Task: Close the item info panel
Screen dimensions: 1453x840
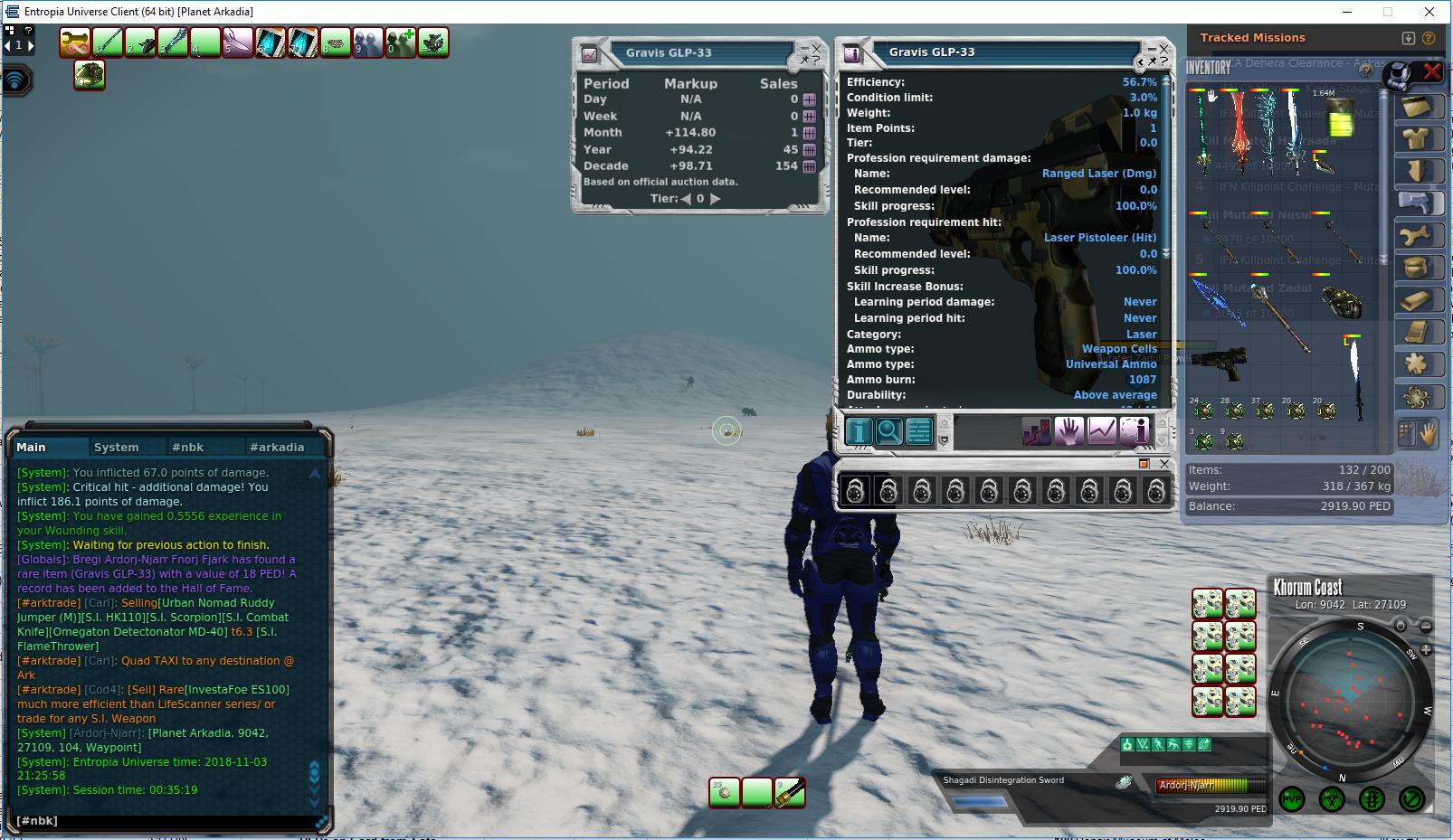Action: [x=1164, y=49]
